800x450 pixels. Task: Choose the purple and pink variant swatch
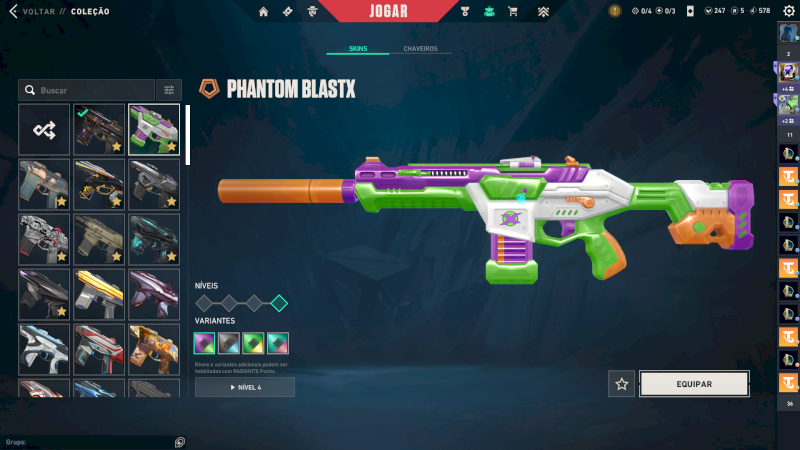pyautogui.click(x=204, y=343)
